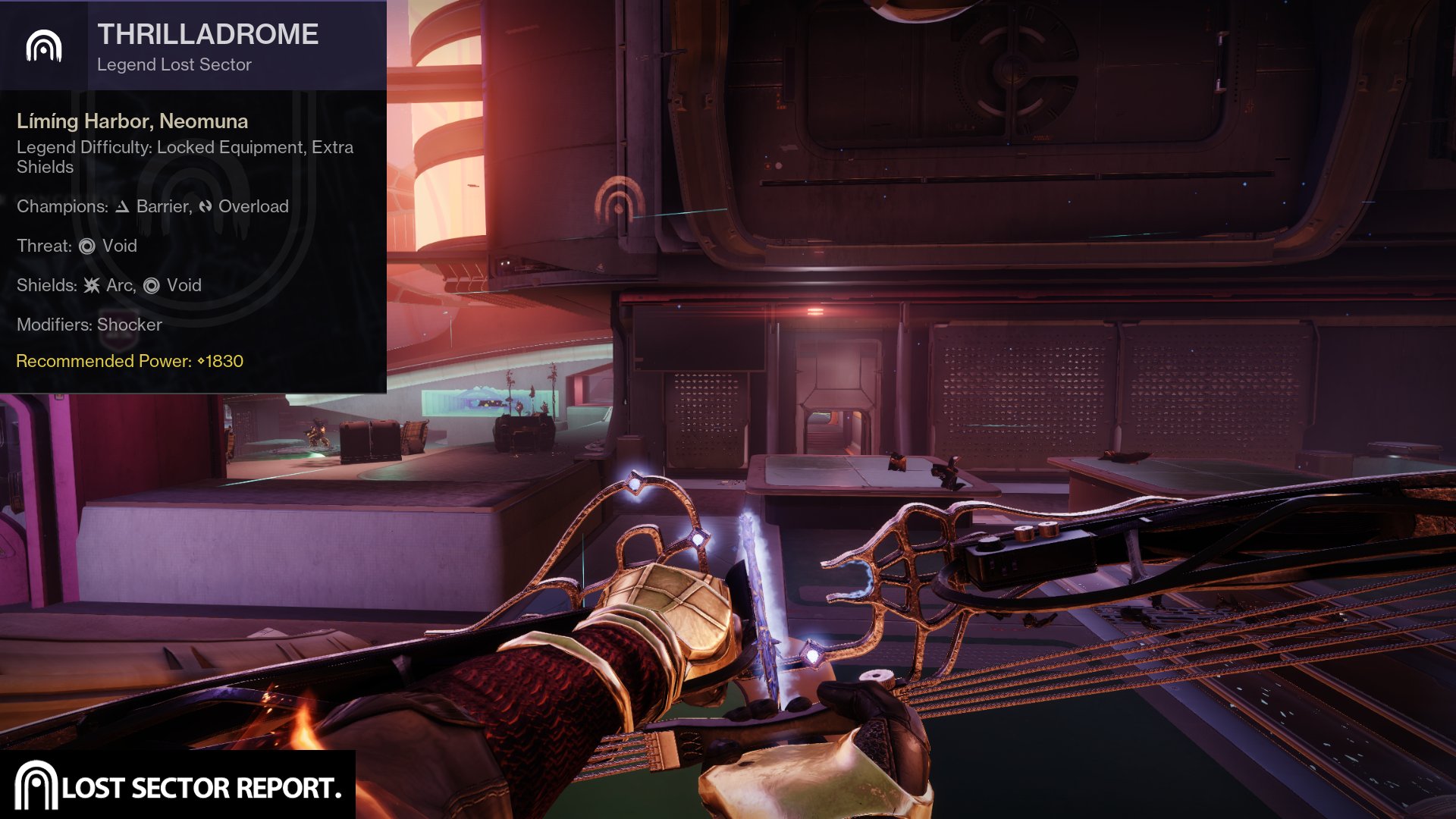
Task: Select the Legend Lost Sector label
Action: pos(173,65)
